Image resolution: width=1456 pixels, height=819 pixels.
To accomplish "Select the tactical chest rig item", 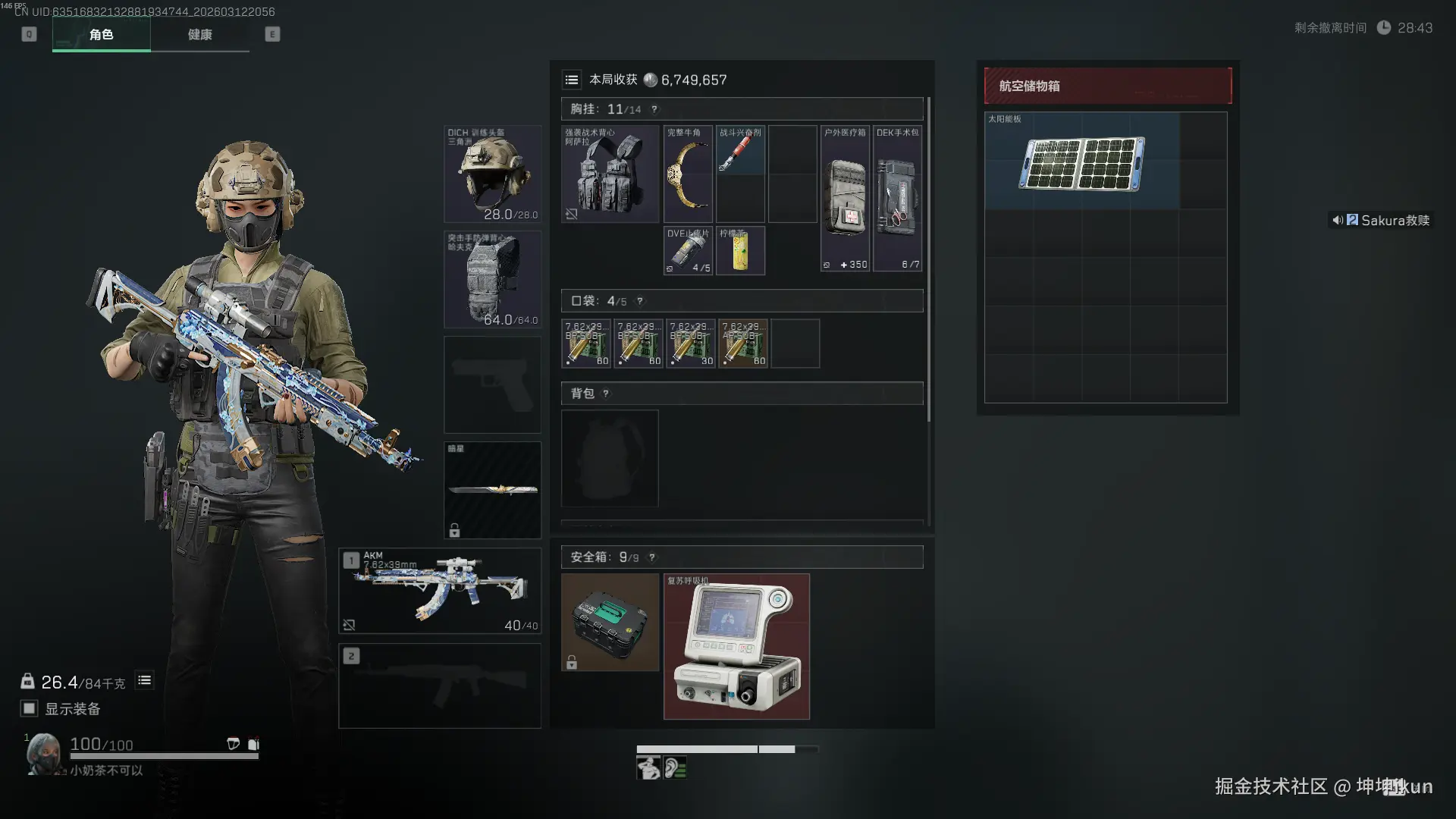I will [x=610, y=174].
